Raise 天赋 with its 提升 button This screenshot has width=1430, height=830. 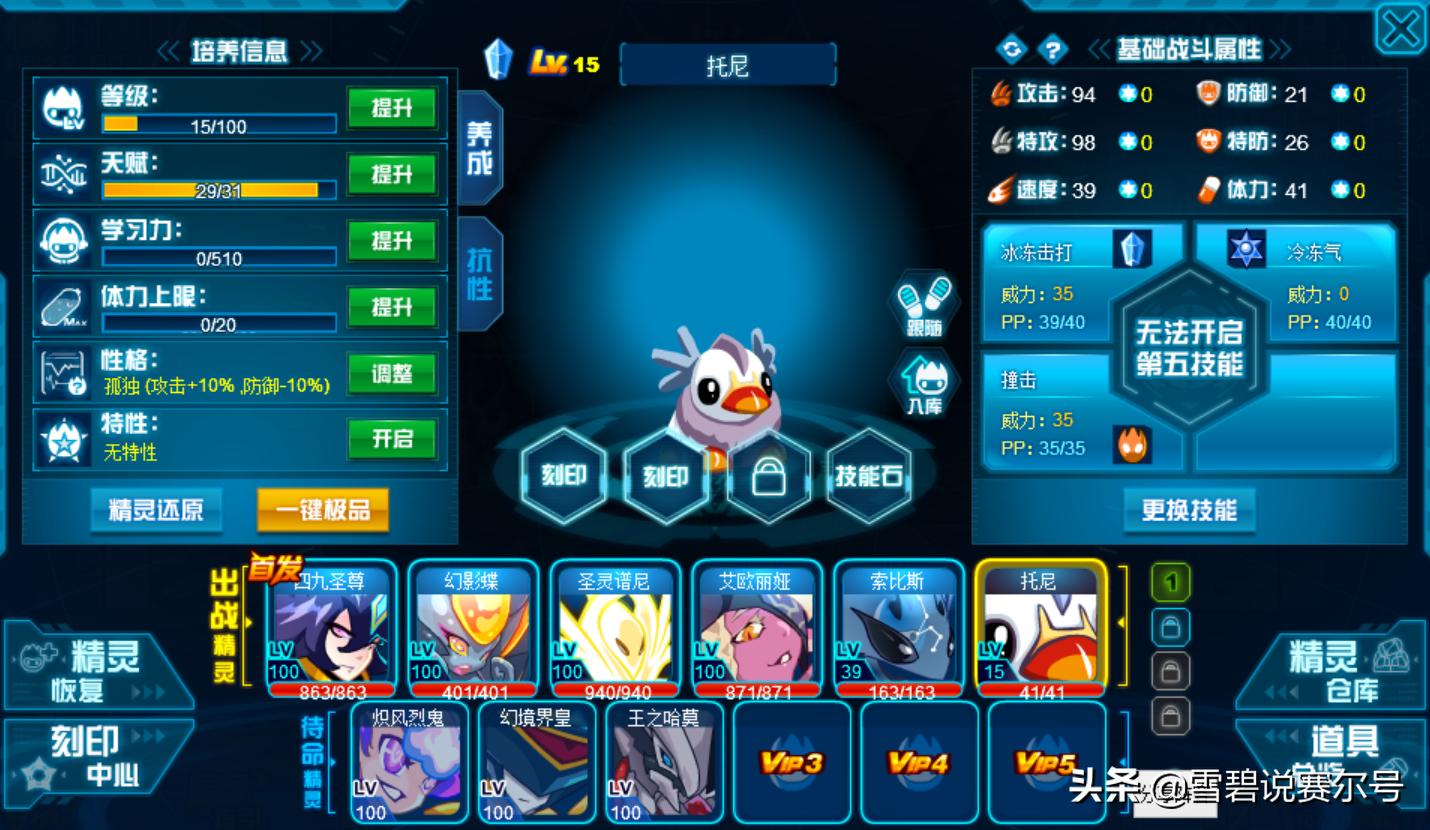click(x=392, y=175)
